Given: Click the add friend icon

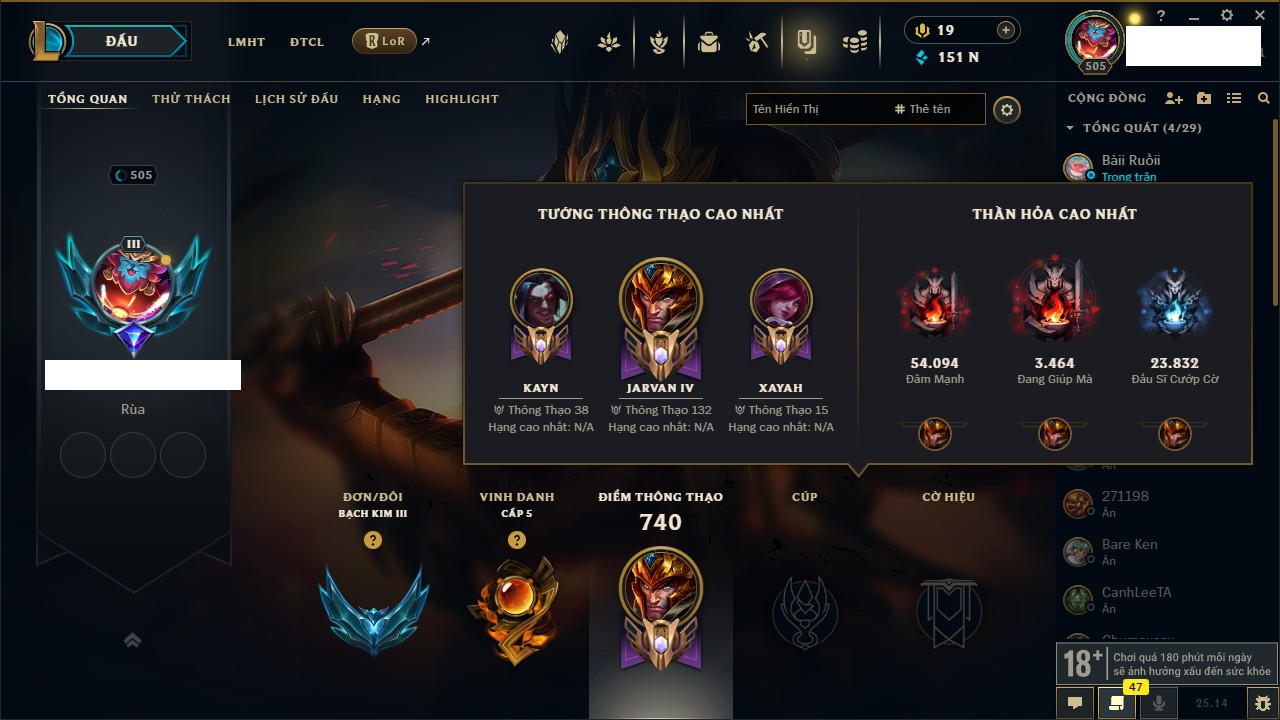Looking at the screenshot, I should pos(1174,99).
